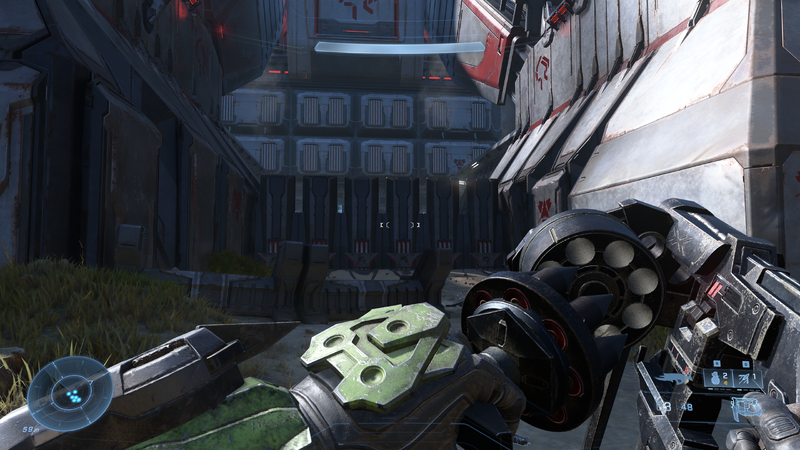Viewport: 800px width, 450px height.
Task: Click the secondary weapon silhouette icon
Action: (672, 378)
